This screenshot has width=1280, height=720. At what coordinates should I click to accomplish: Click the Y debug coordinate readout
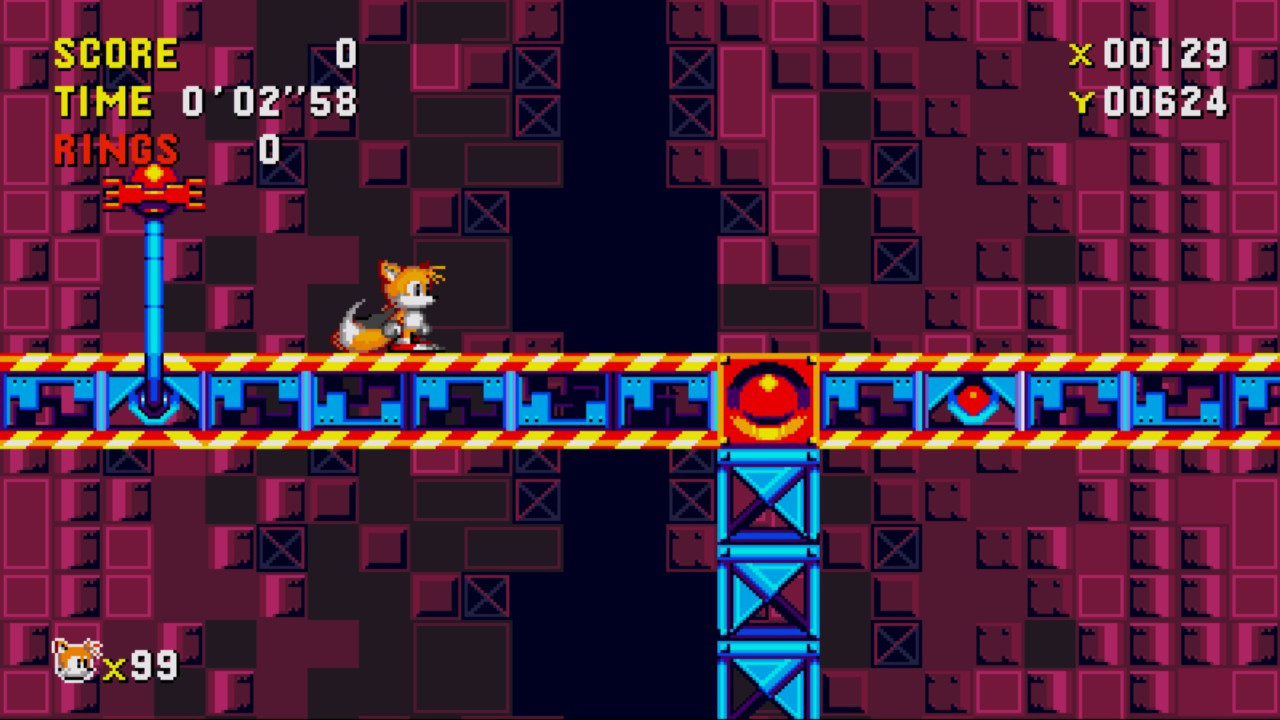point(1150,103)
